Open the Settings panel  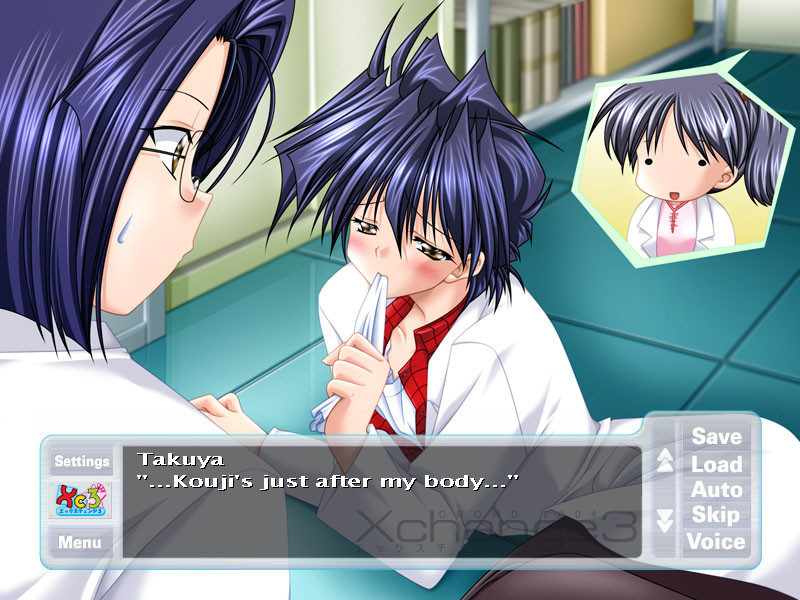[82, 461]
